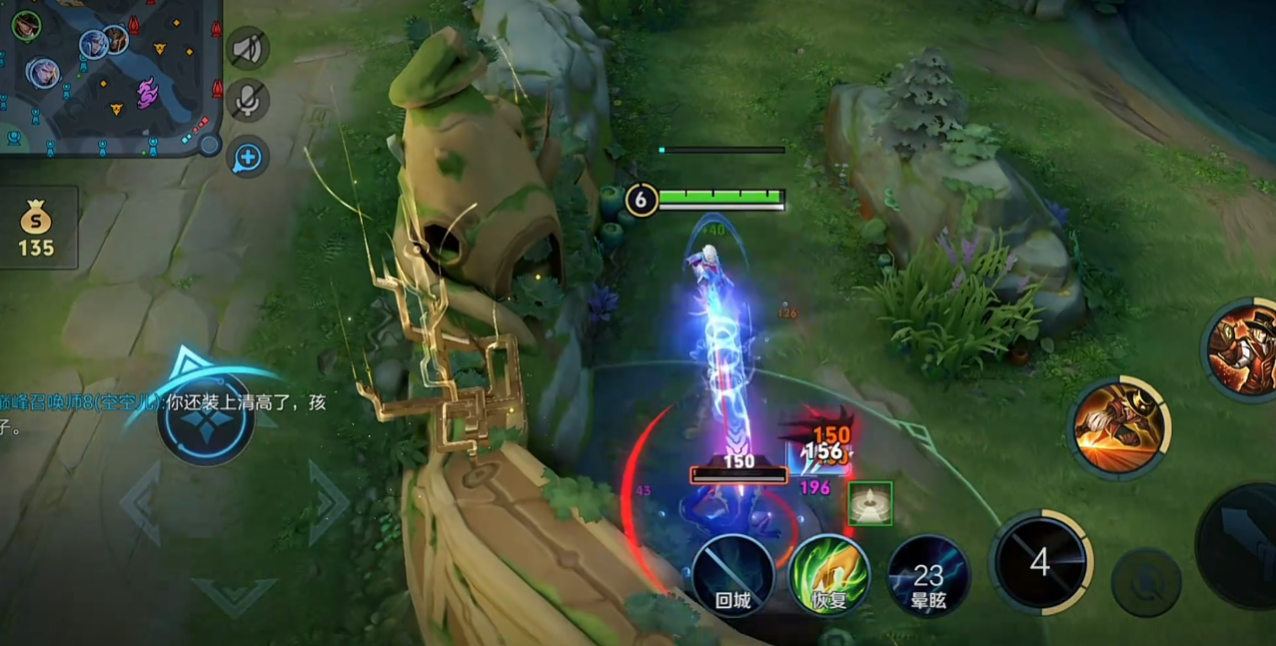Tap the virtual movement joystick
This screenshot has width=1276, height=646.
tap(205, 417)
